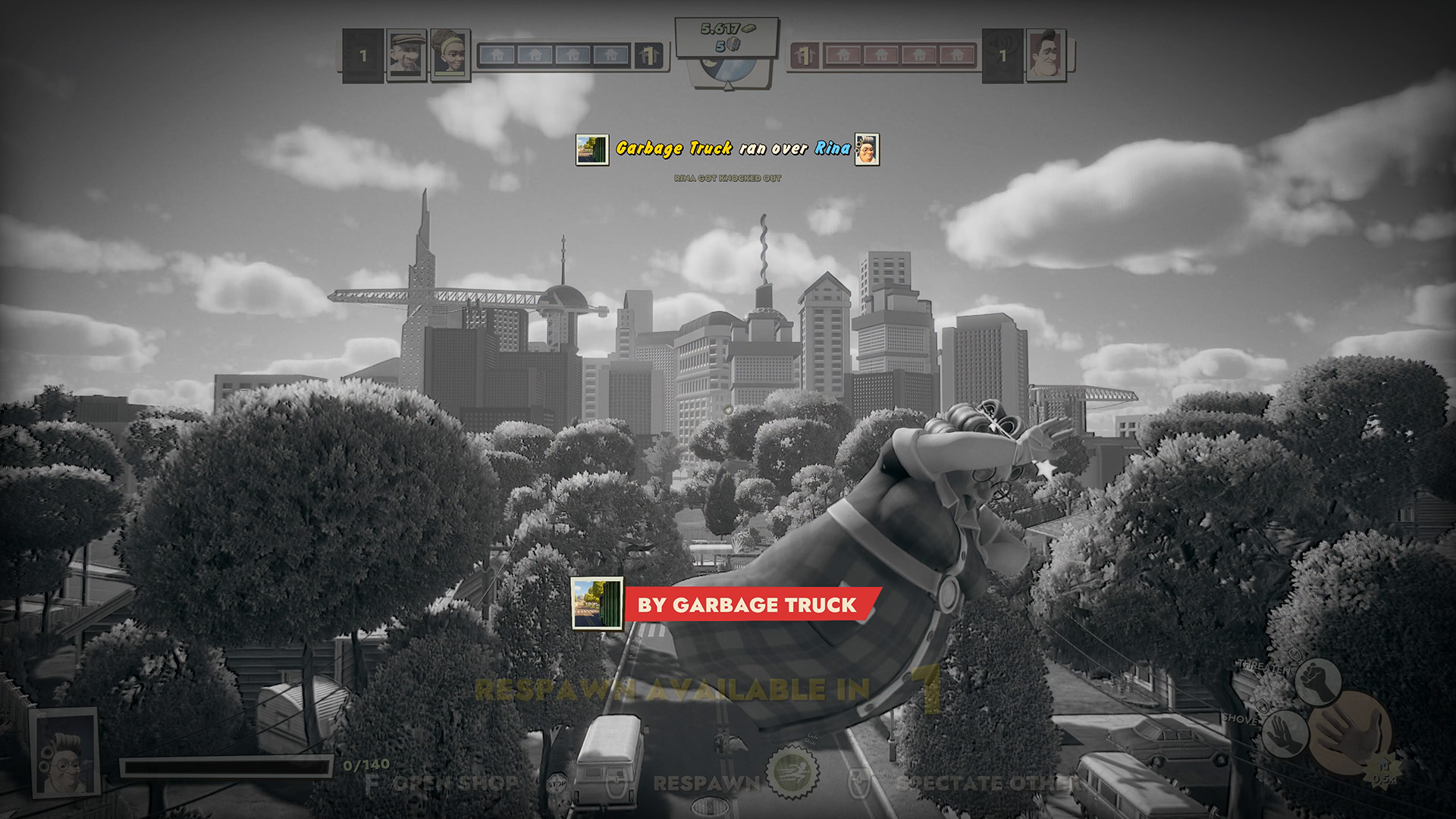Image resolution: width=1456 pixels, height=819 pixels.
Task: Choose Spectate Other option
Action: [986, 783]
